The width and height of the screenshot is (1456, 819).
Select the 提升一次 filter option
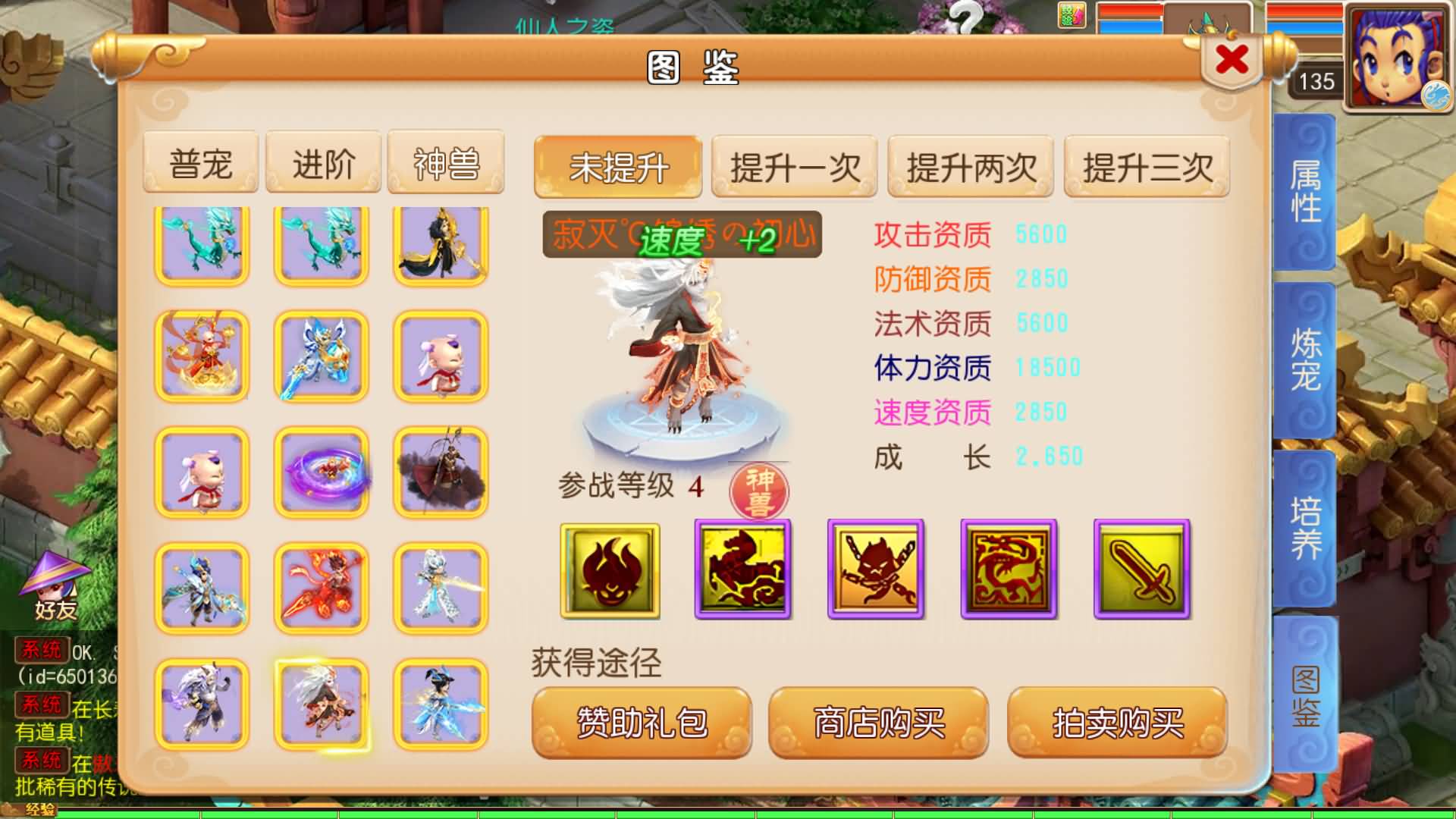click(794, 168)
